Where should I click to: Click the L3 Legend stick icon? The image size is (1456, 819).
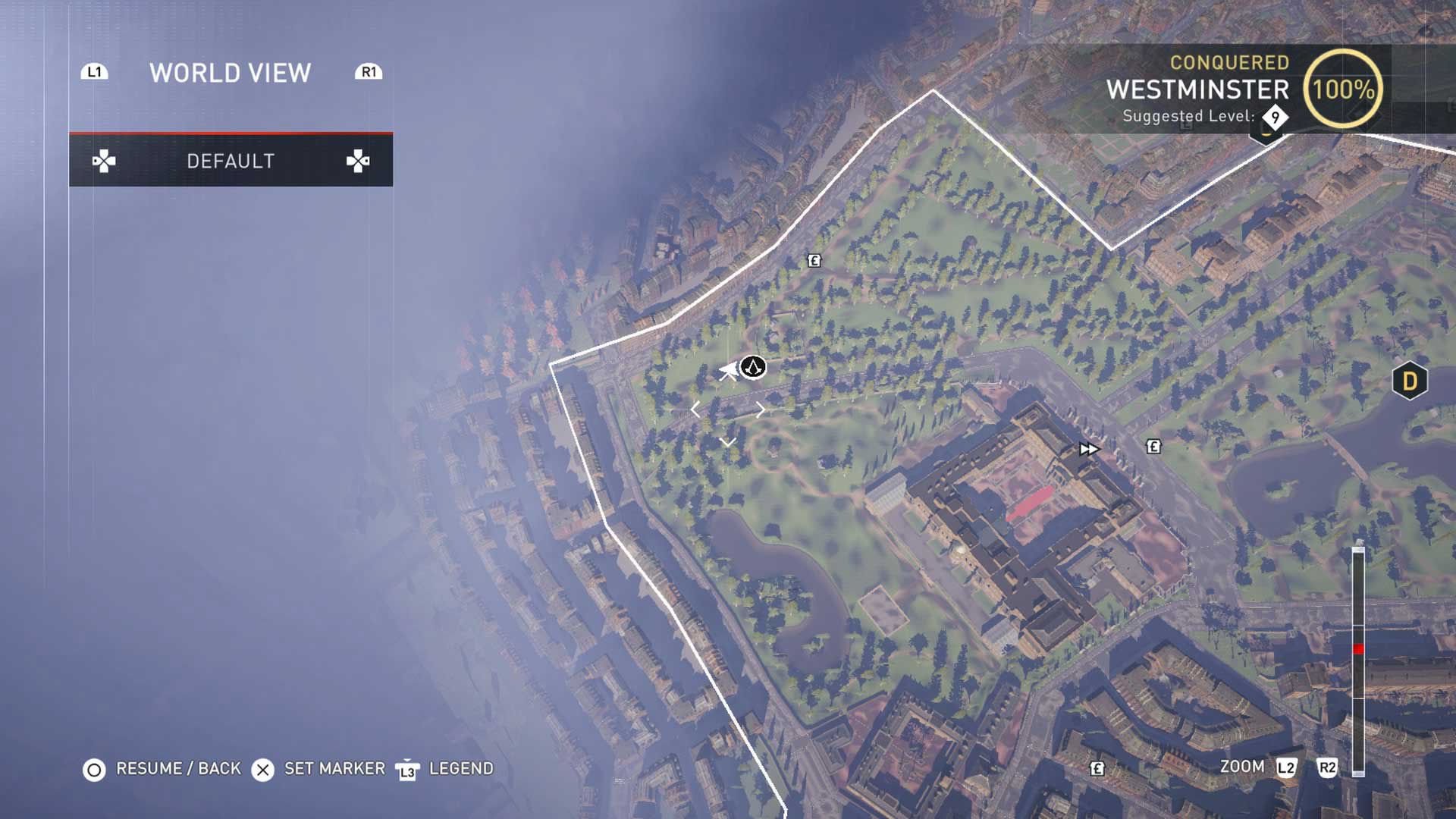(407, 768)
